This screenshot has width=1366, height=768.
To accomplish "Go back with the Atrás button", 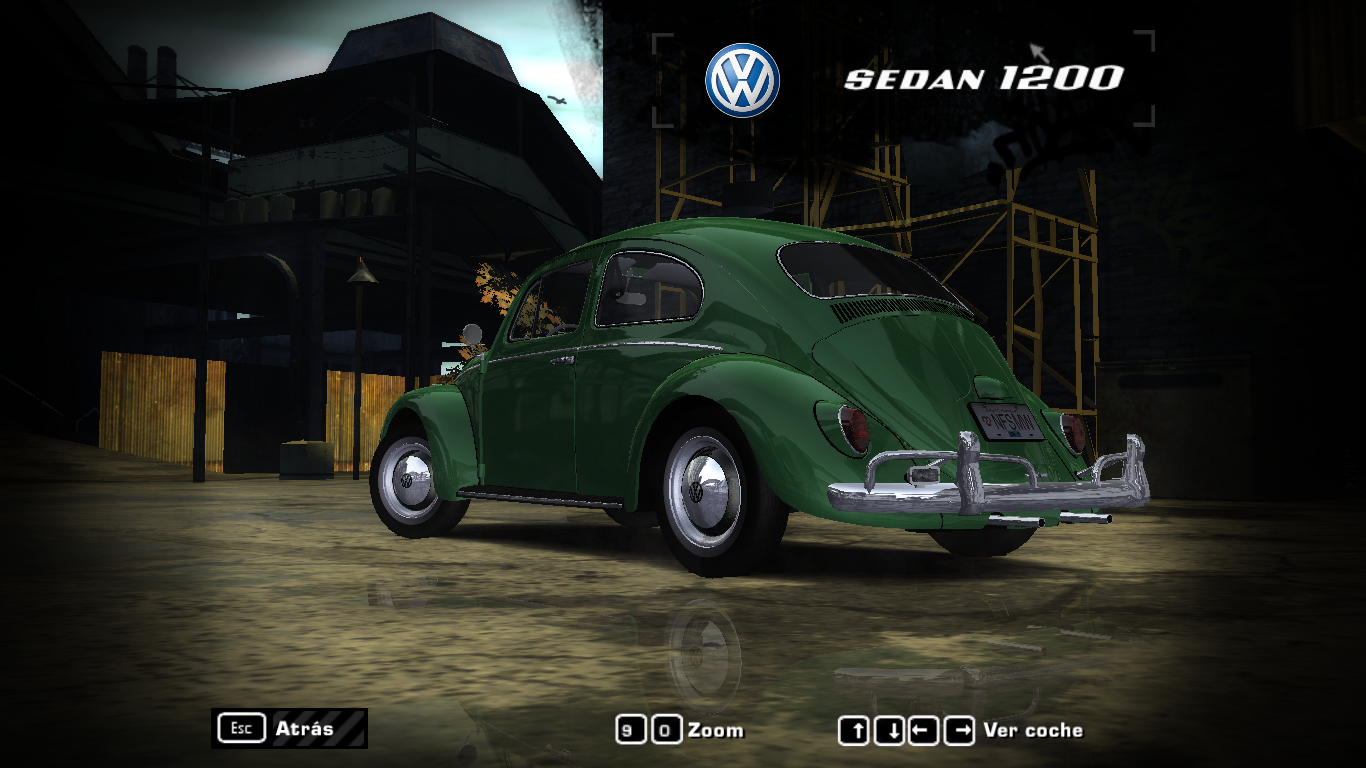I will tap(290, 728).
